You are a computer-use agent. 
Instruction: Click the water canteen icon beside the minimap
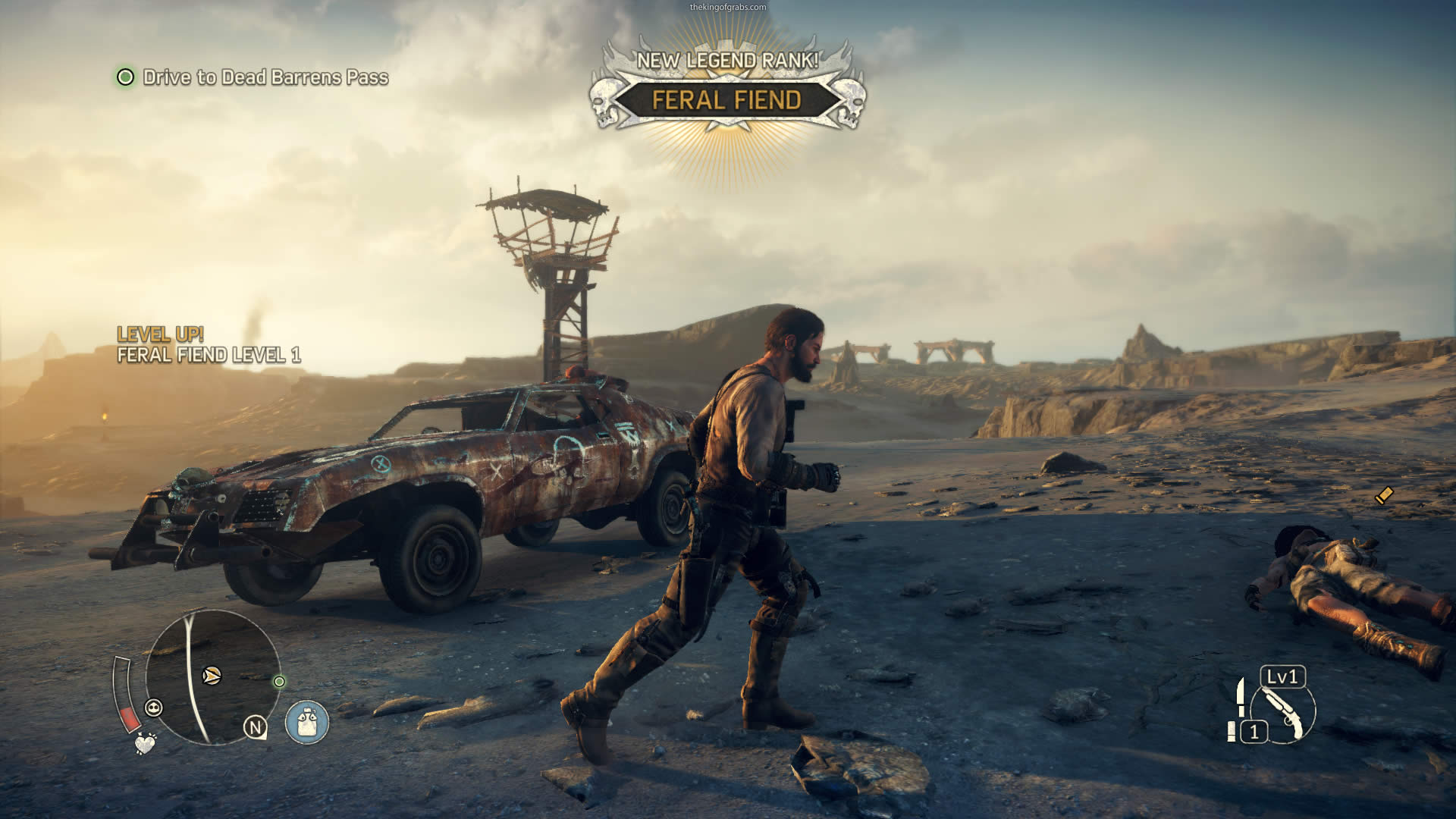[x=306, y=723]
